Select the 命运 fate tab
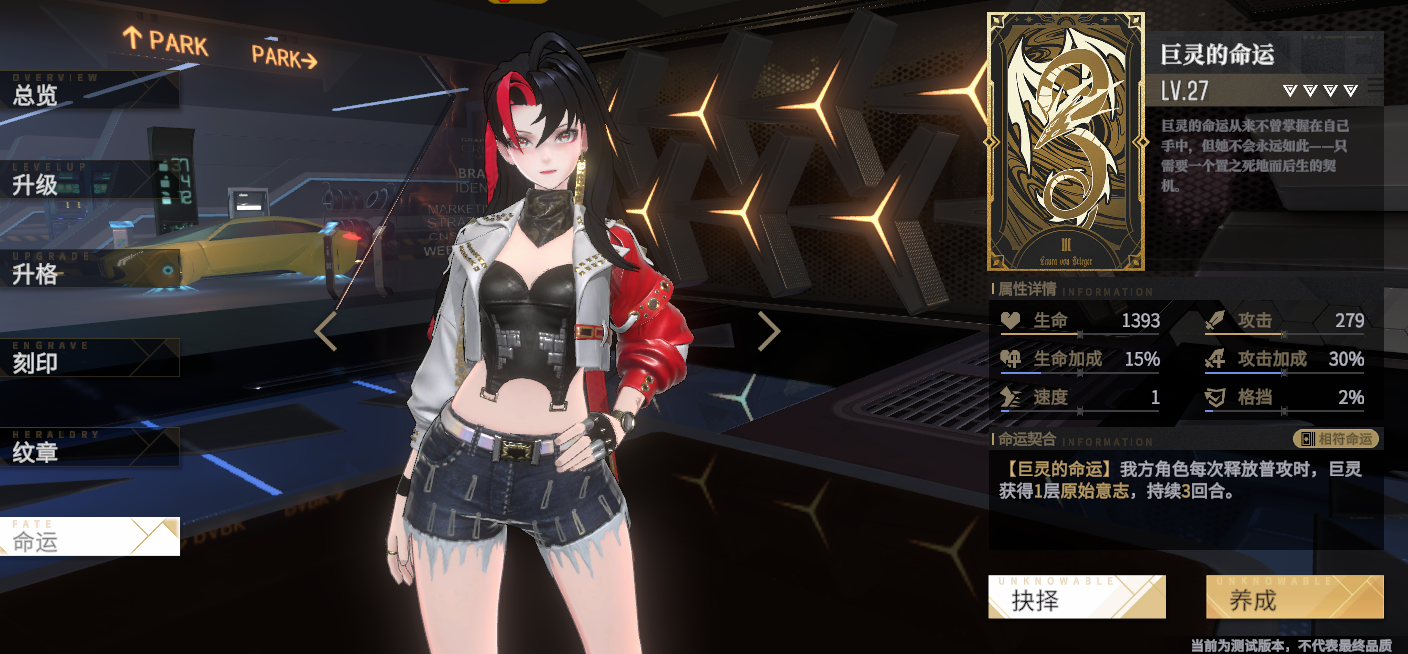This screenshot has height=654, width=1408. click(89, 537)
